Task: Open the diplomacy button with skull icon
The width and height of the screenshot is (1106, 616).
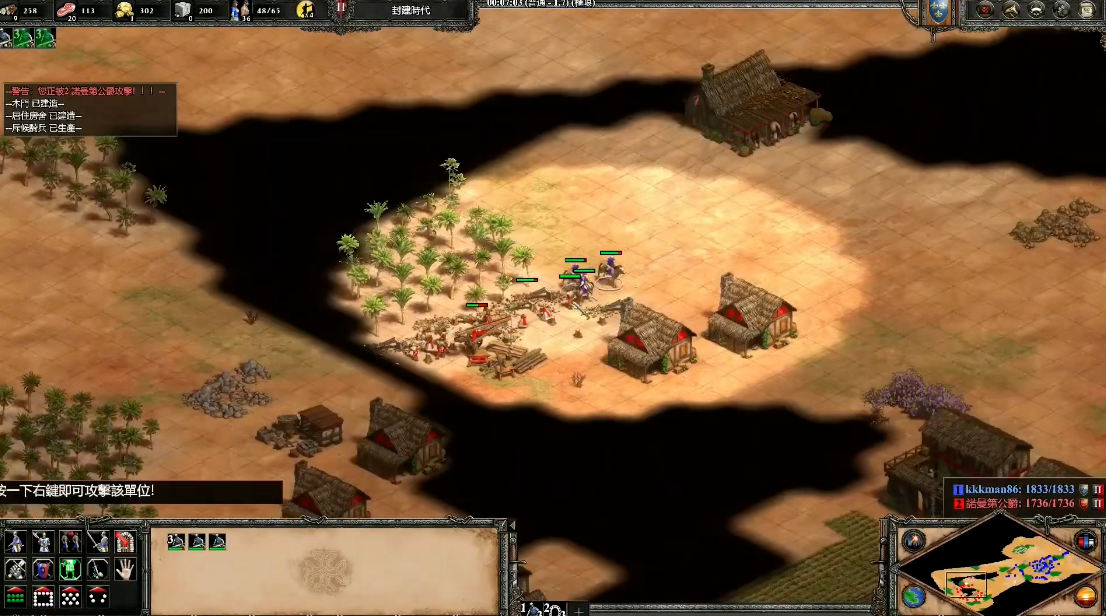Action: click(x=1037, y=10)
